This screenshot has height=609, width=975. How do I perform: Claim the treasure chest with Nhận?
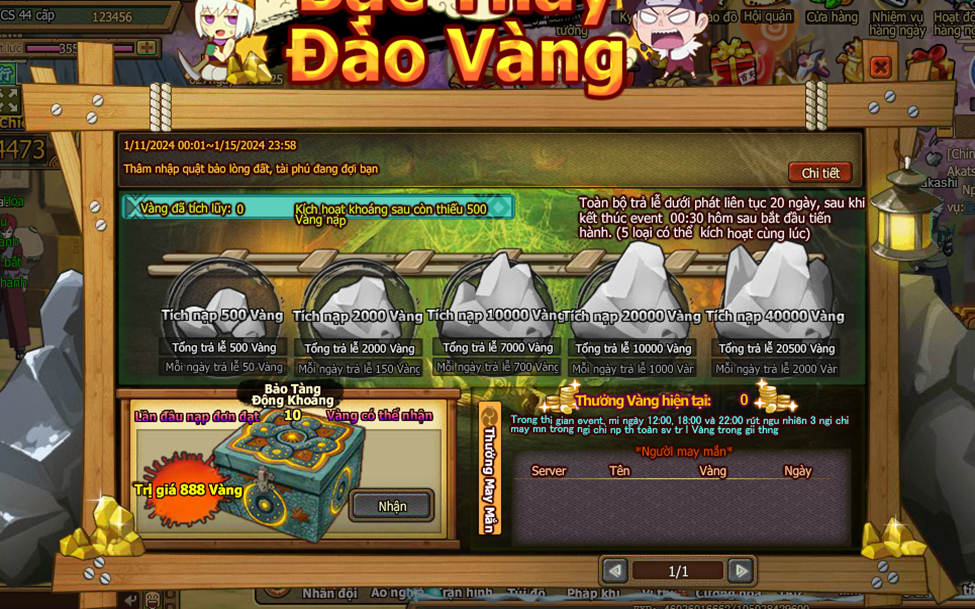pyautogui.click(x=392, y=506)
